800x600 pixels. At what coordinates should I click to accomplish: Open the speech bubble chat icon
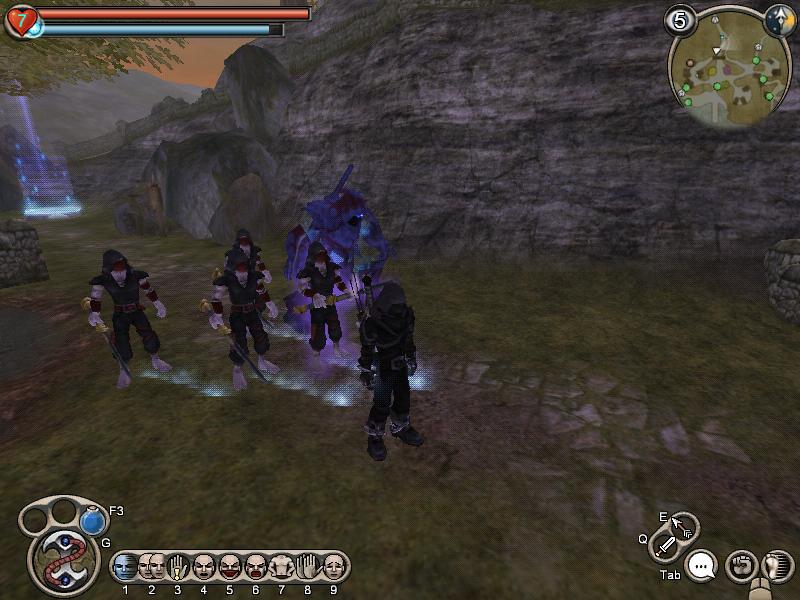[702, 566]
